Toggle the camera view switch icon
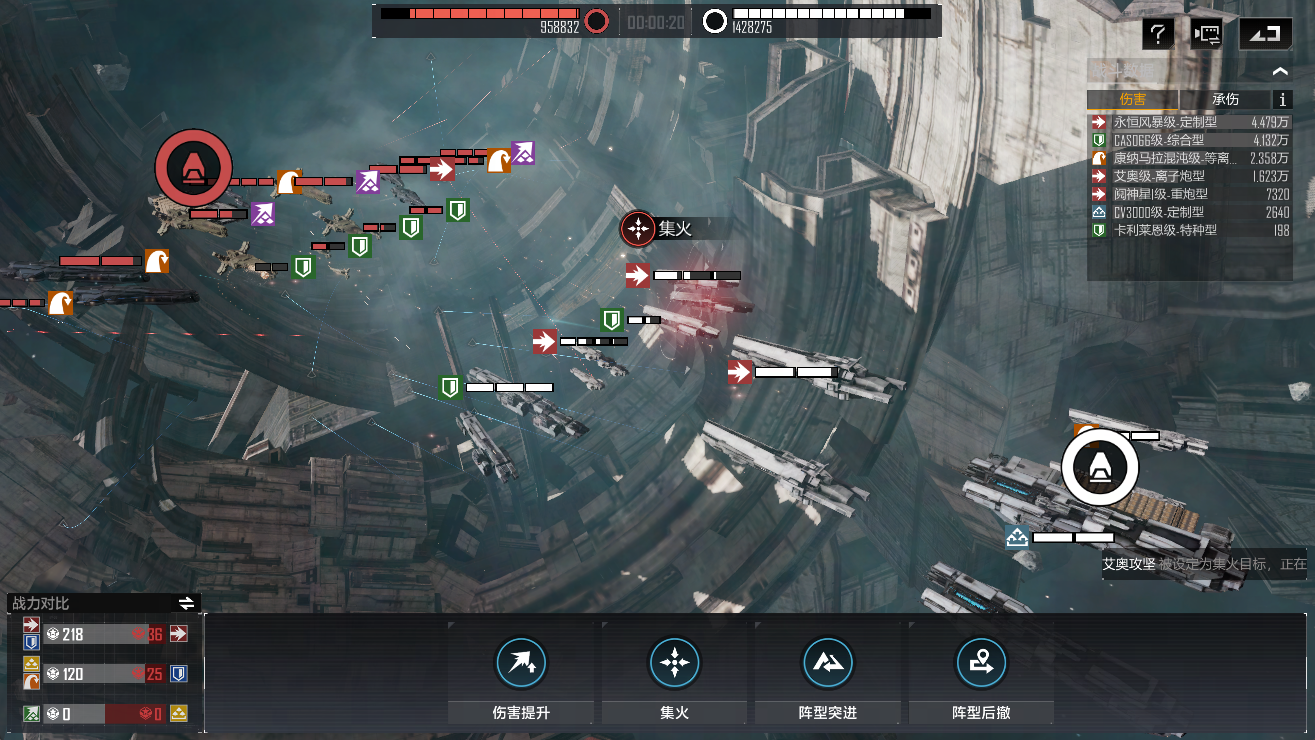Screen dimensions: 1315x740 point(1207,34)
